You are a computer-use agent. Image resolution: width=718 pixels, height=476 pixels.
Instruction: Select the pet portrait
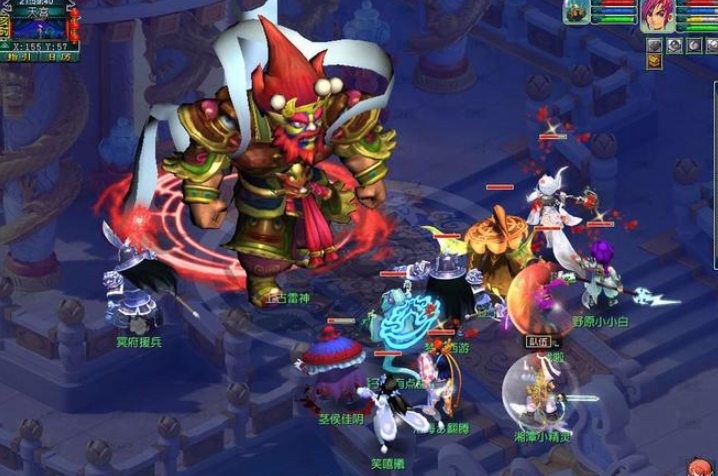tap(576, 13)
